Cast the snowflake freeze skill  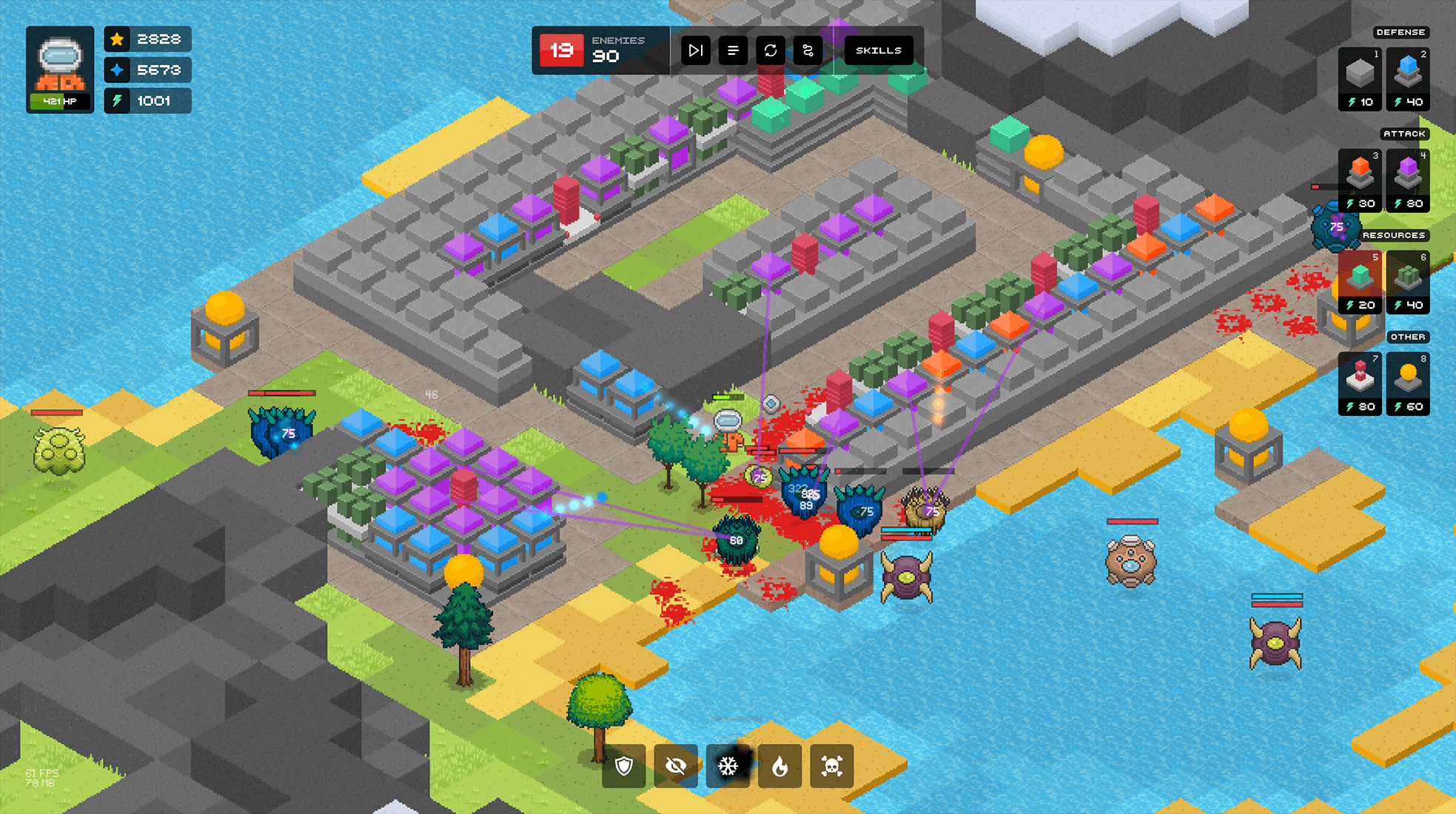pyautogui.click(x=729, y=767)
